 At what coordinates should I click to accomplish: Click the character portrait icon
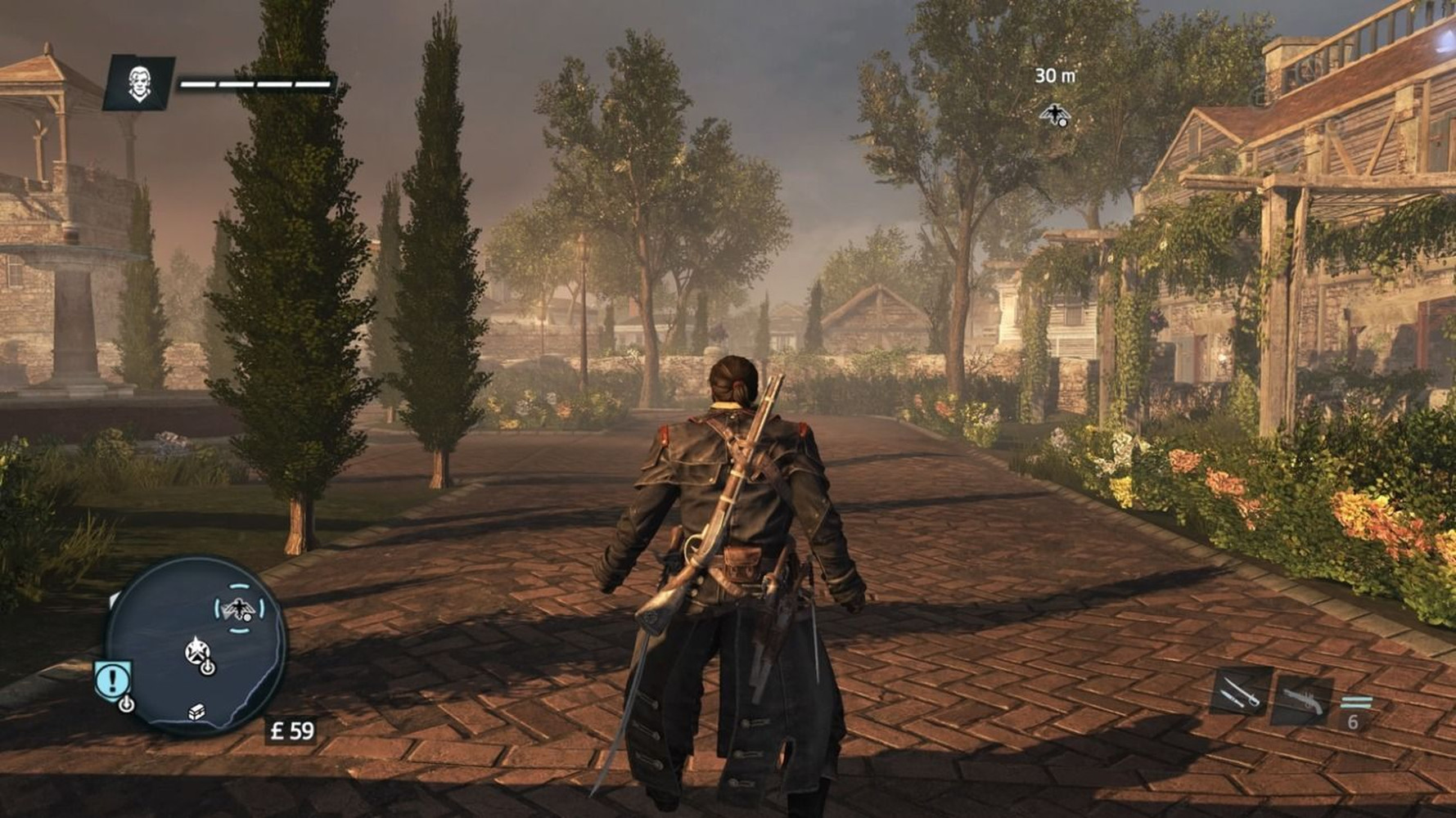[x=139, y=83]
